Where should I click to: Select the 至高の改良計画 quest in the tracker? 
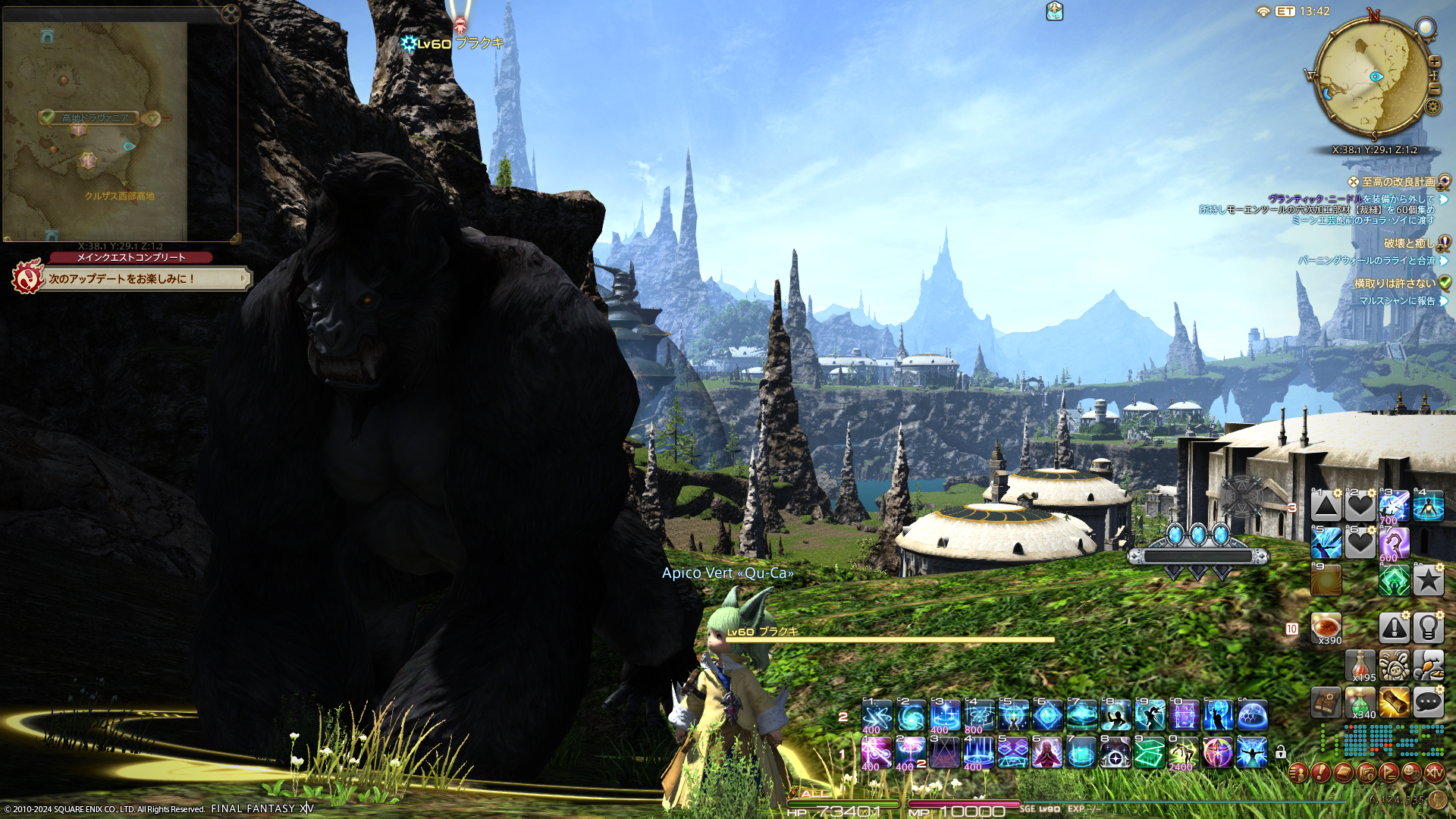point(1398,182)
